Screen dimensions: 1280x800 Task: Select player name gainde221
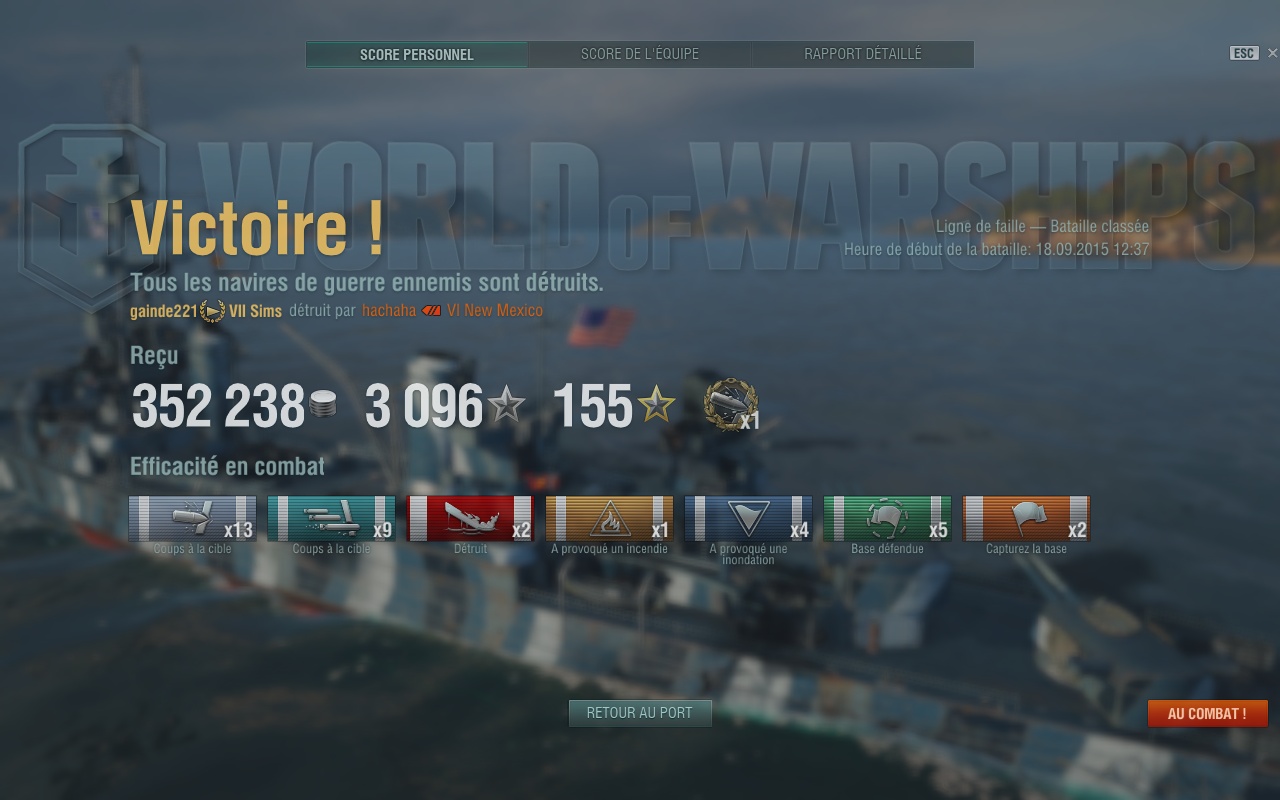coord(164,311)
